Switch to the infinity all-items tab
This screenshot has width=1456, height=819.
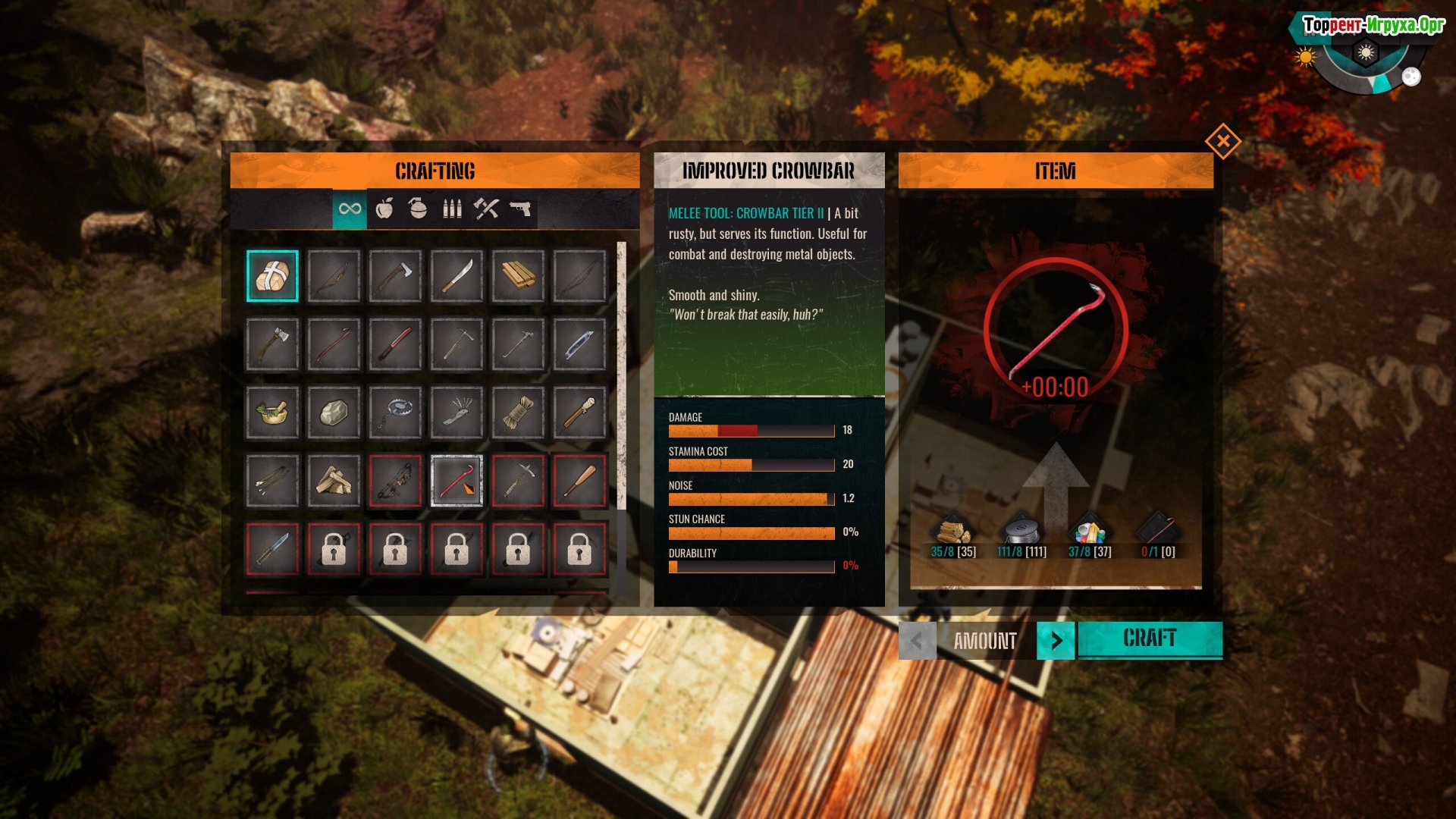point(350,209)
